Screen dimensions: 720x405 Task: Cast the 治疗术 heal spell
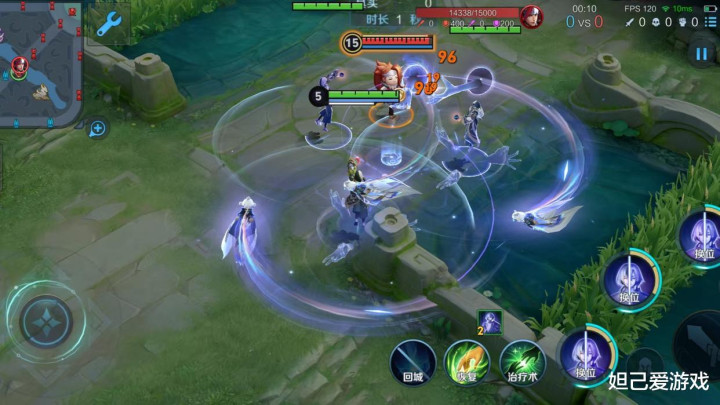point(521,360)
